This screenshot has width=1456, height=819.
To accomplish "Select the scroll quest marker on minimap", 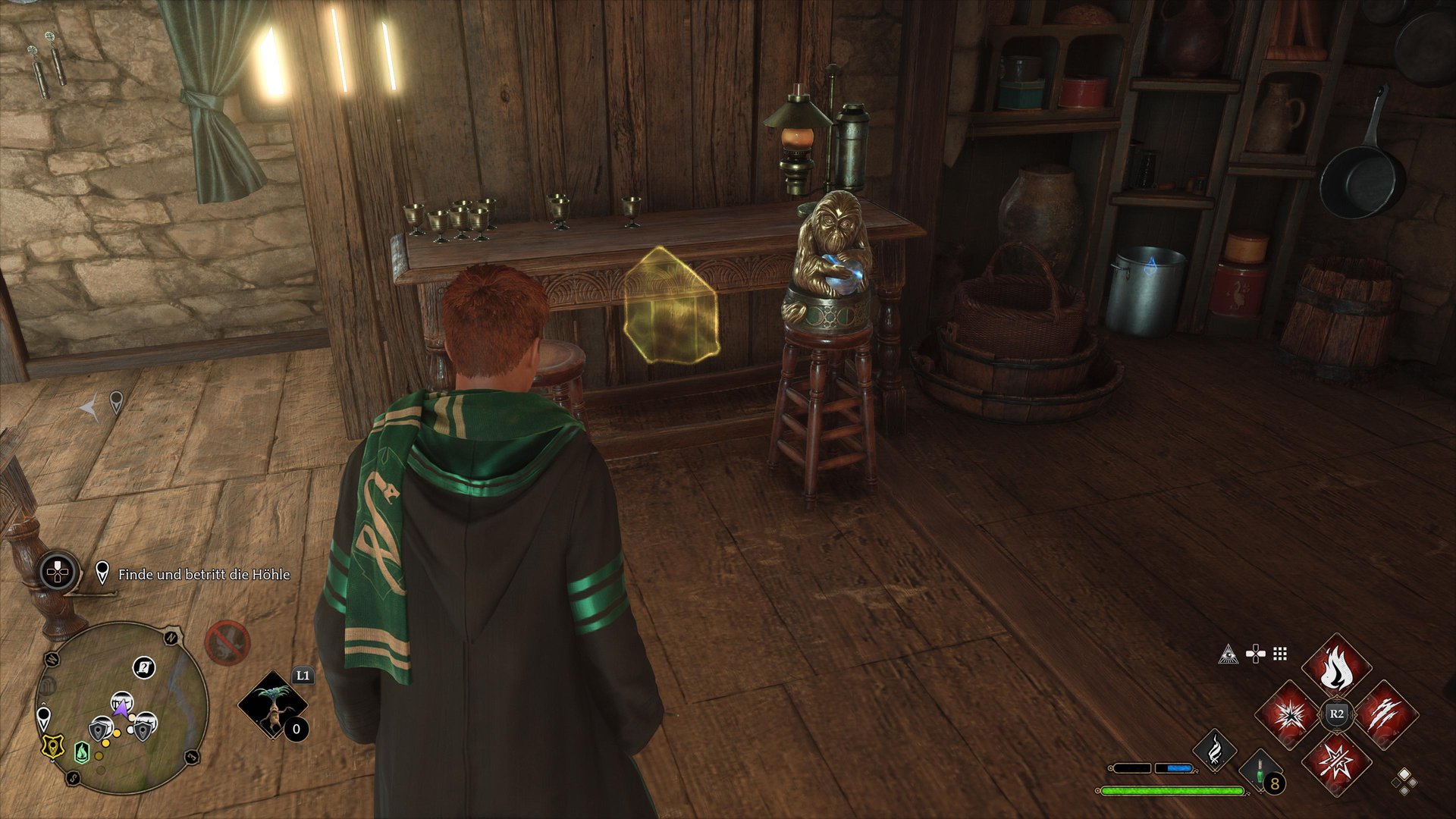I will pyautogui.click(x=144, y=667).
